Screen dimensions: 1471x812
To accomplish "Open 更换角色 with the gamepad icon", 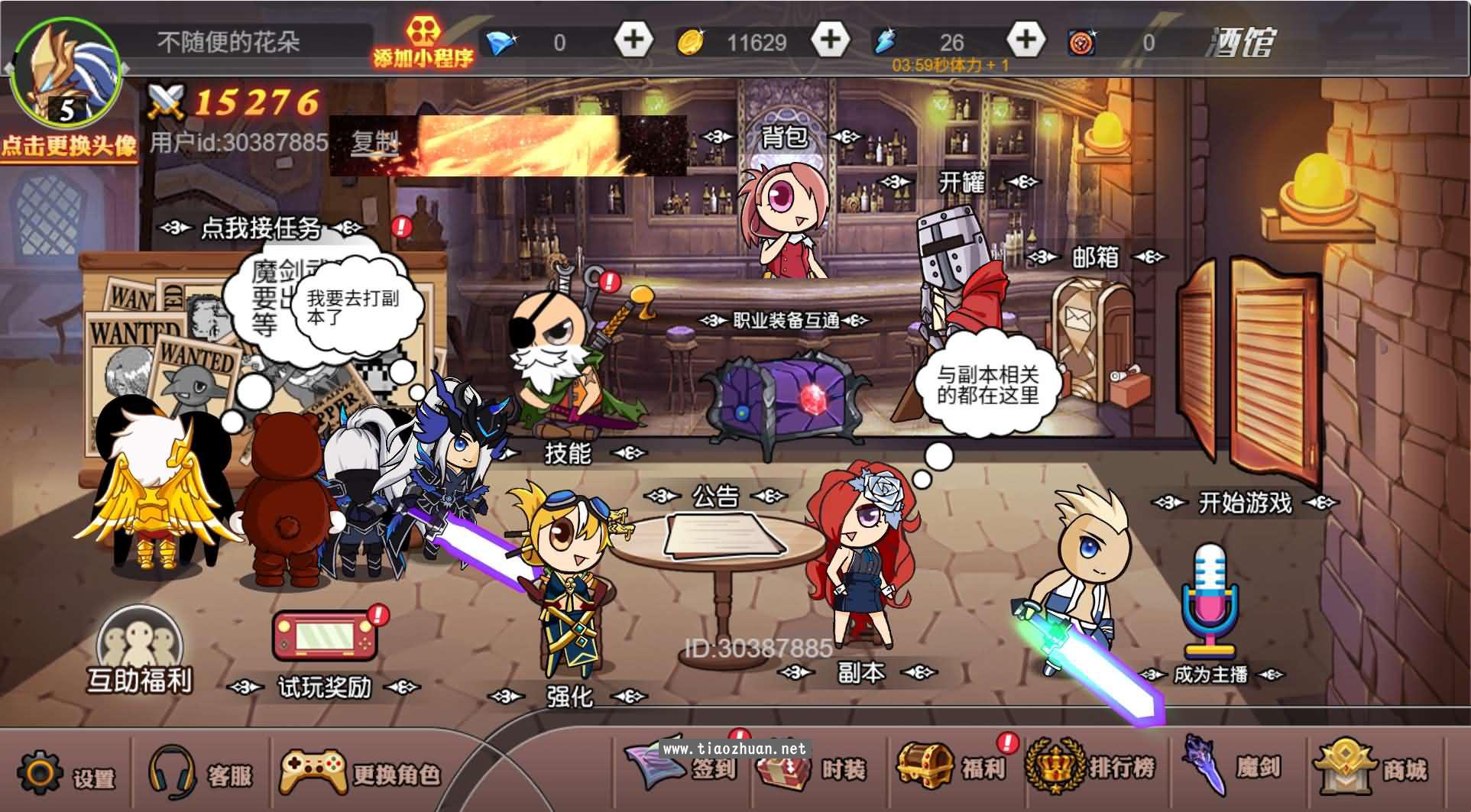I will click(x=316, y=772).
